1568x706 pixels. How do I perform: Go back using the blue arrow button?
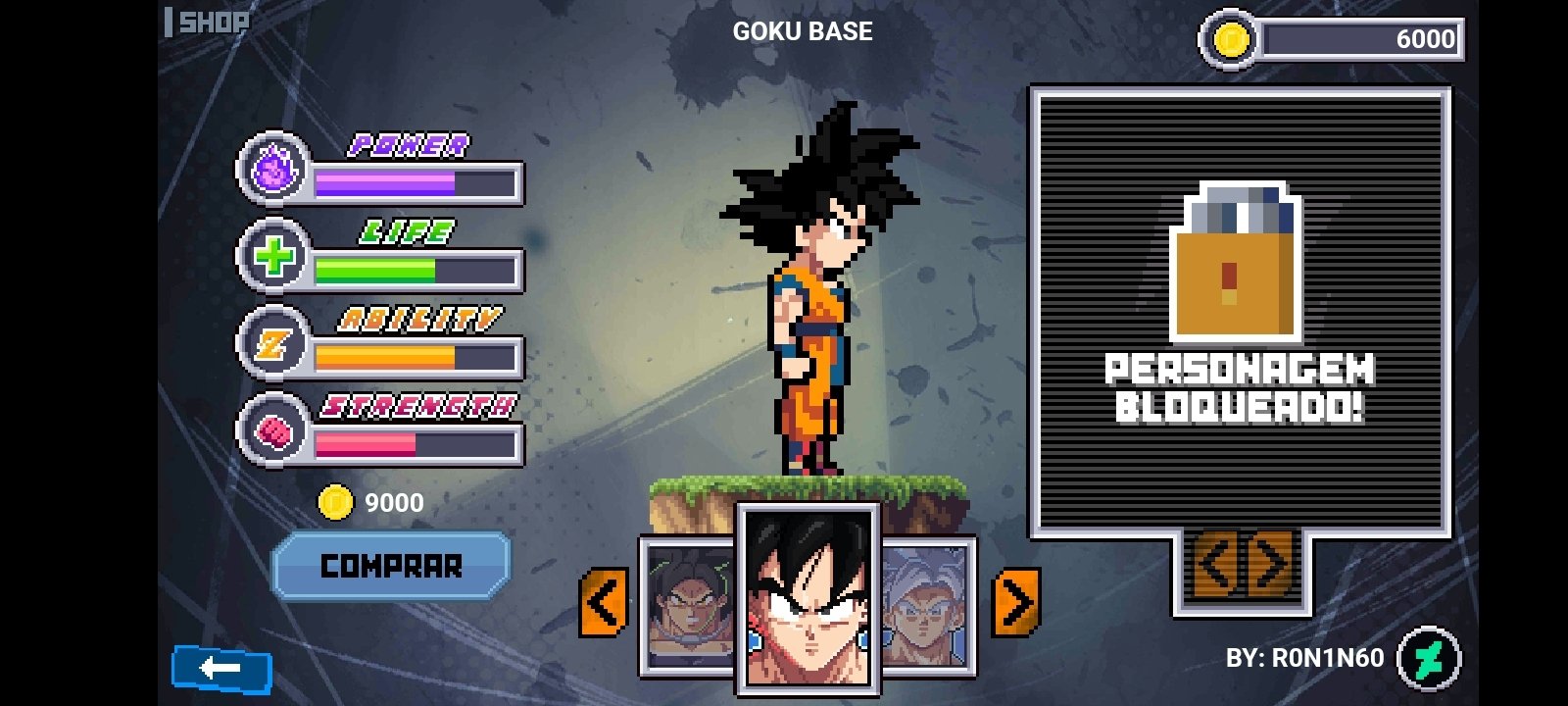(x=221, y=669)
